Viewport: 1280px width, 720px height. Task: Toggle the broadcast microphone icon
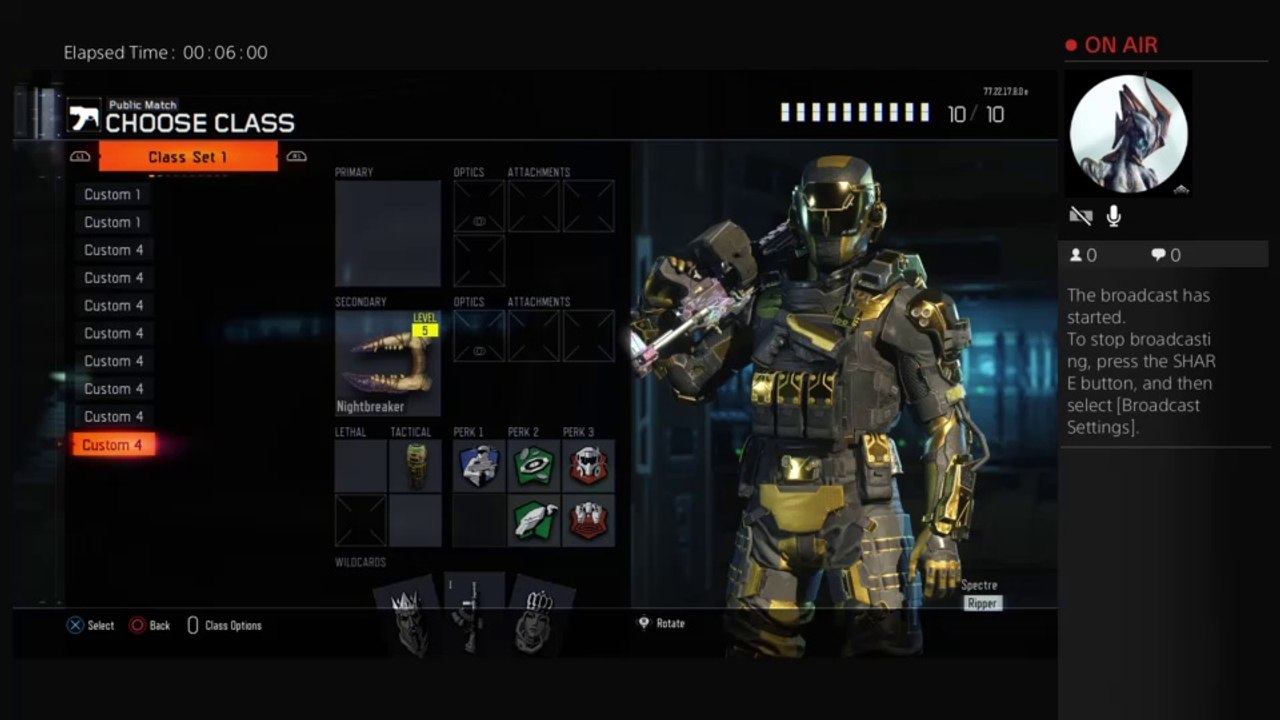(x=1113, y=216)
